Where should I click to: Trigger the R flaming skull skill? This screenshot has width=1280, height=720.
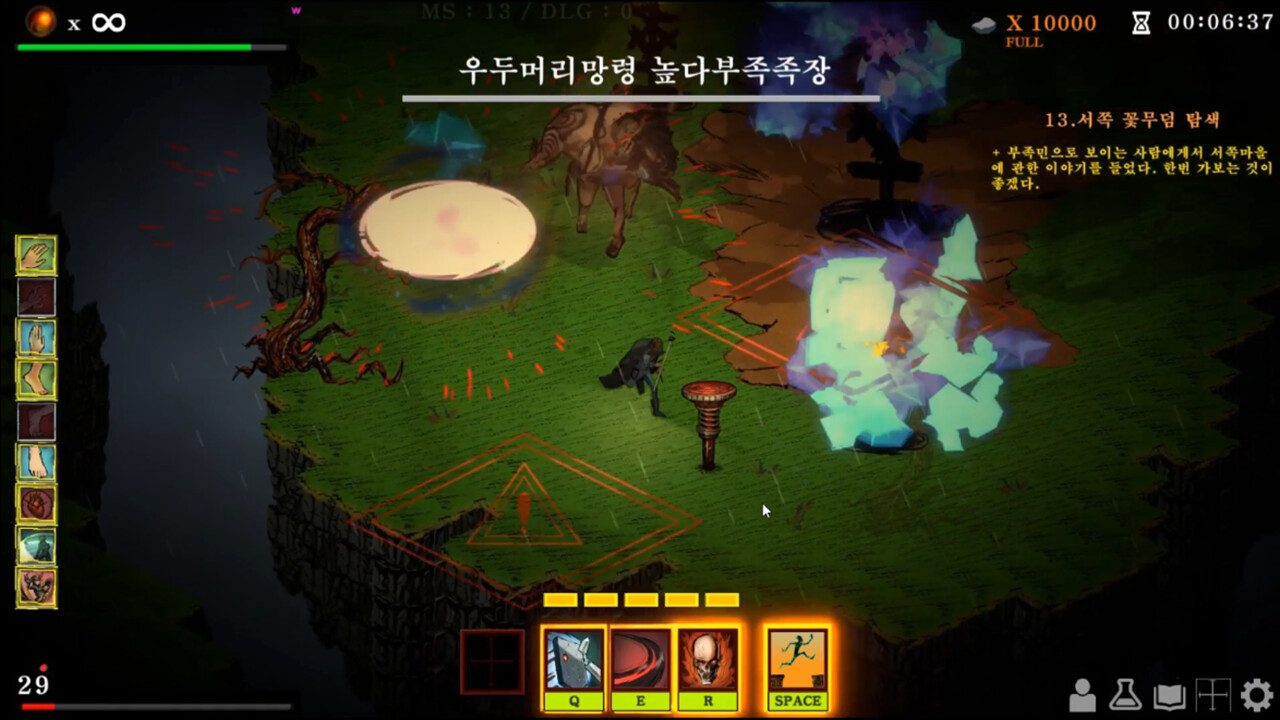[706, 660]
